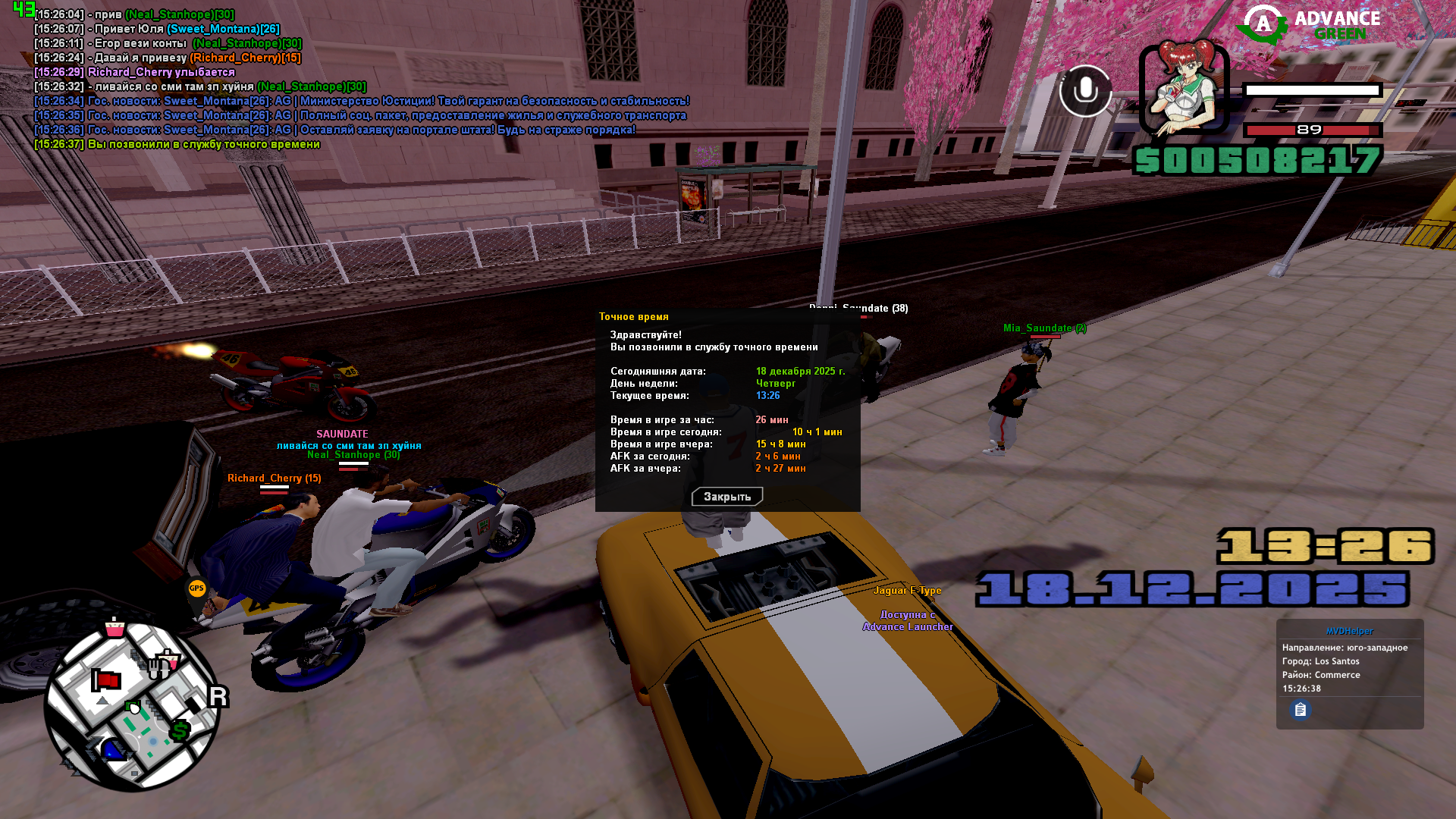The height and width of the screenshot is (819, 1456).
Task: Select the red flag marker on minimap
Action: click(x=106, y=680)
